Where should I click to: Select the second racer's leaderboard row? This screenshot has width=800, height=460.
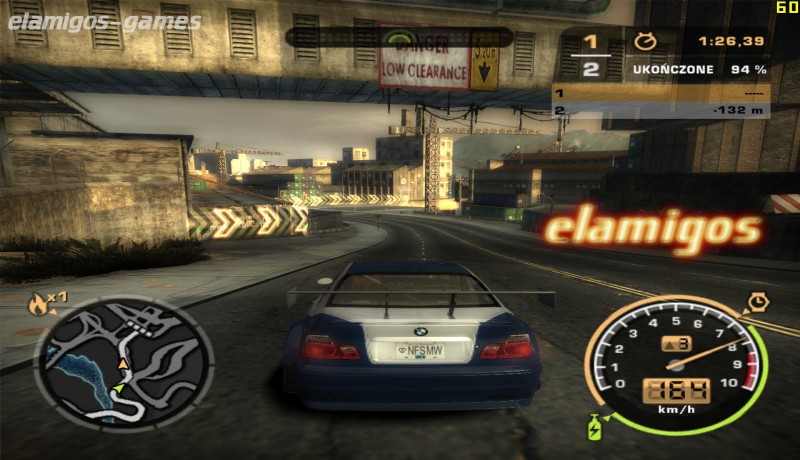tap(661, 110)
